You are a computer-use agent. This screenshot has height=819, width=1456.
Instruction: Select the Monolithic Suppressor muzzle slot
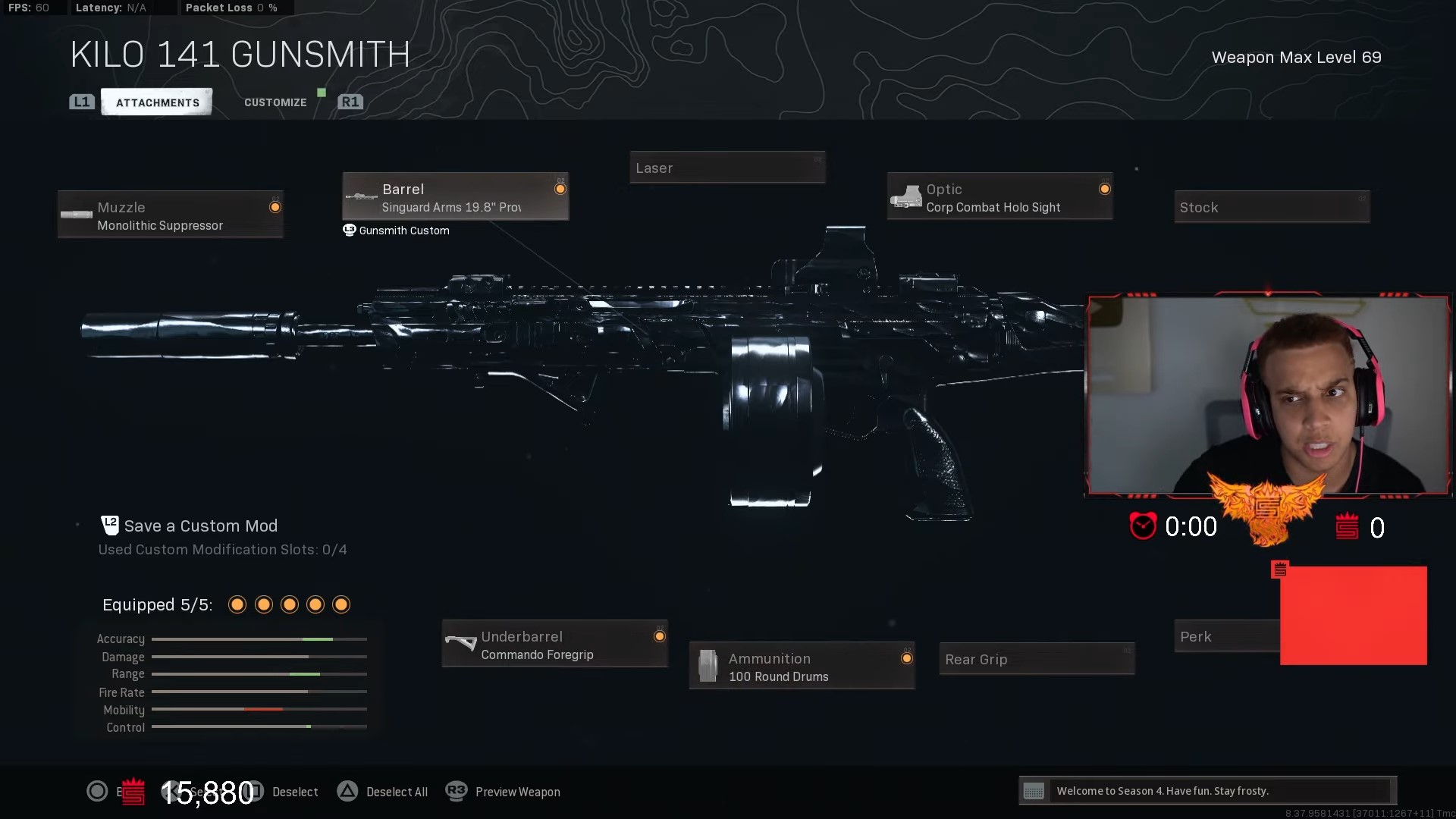coord(170,215)
